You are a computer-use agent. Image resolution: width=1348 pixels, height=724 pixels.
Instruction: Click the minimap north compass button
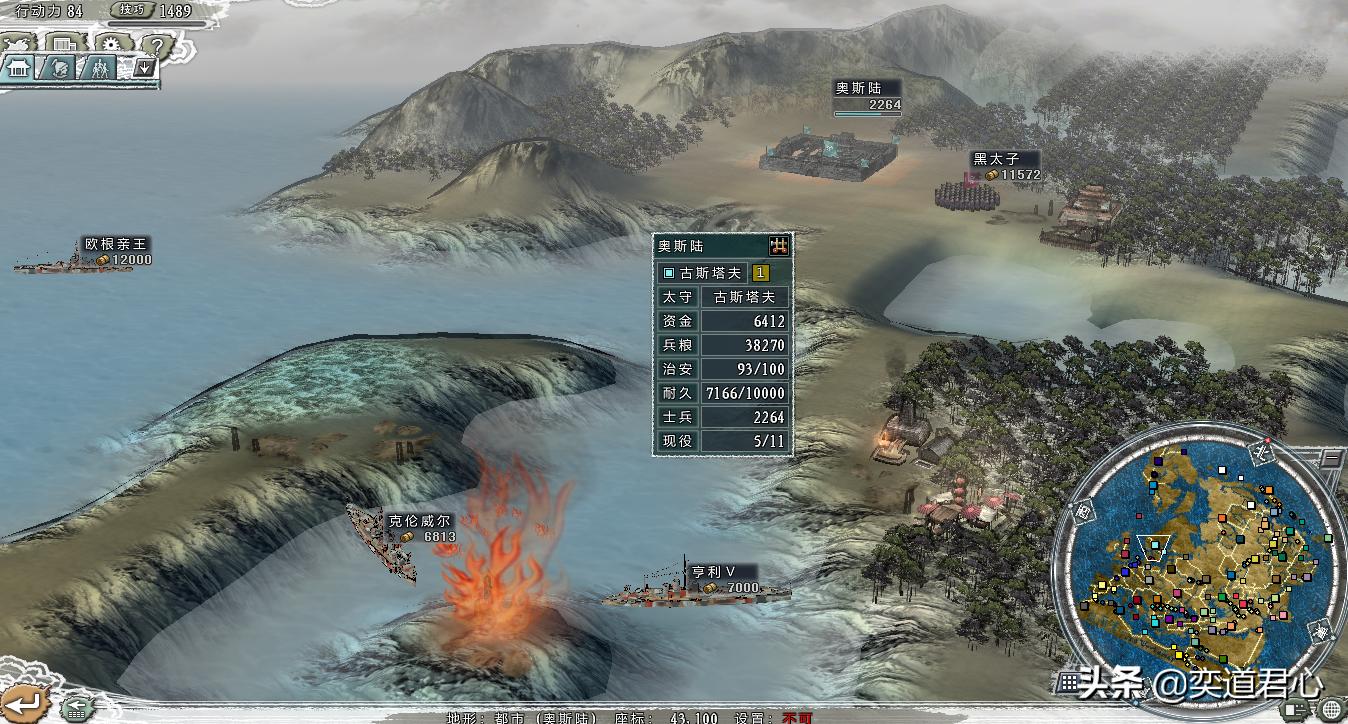point(1262,452)
